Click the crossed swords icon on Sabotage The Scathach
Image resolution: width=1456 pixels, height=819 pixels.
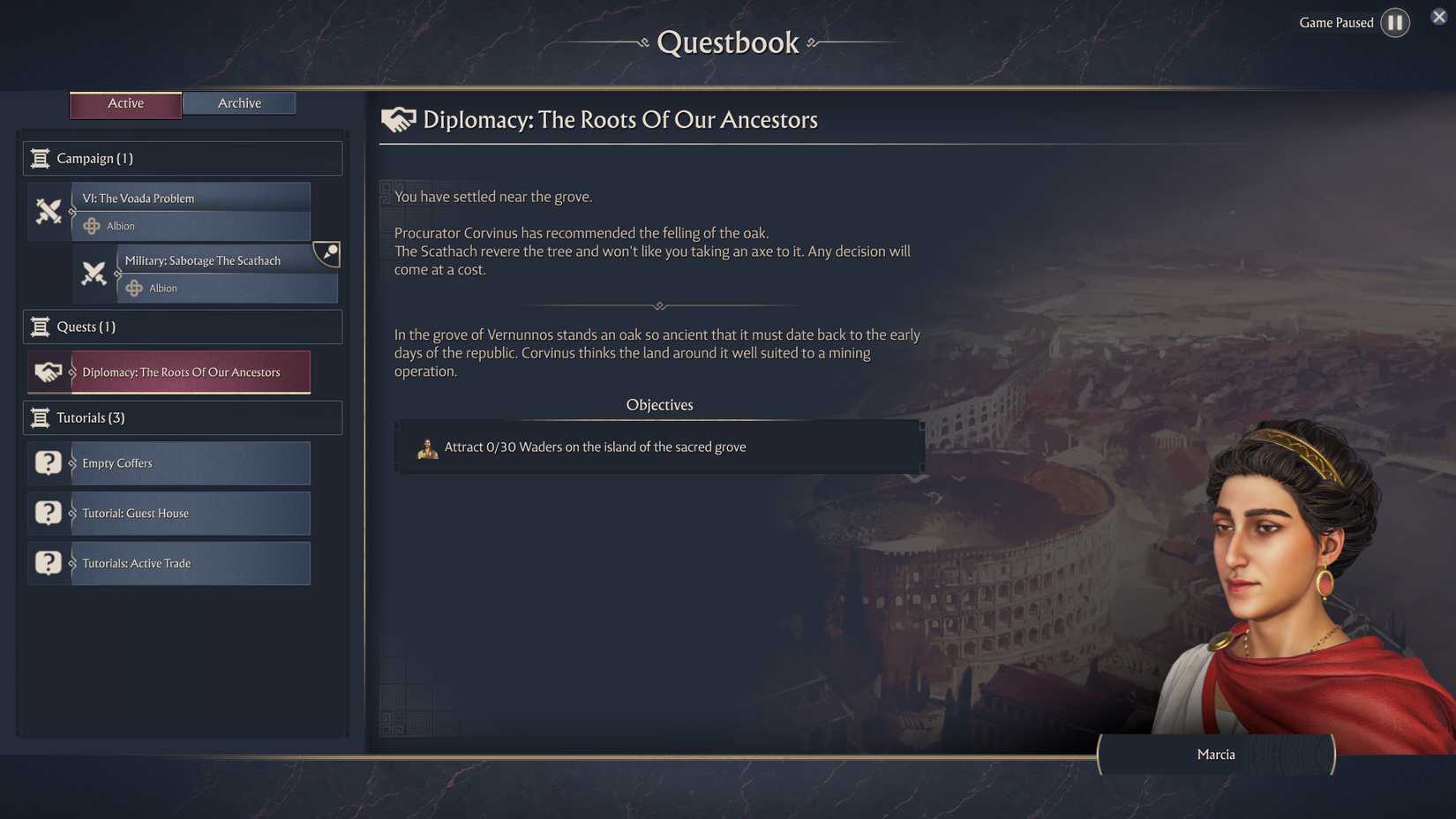(95, 274)
